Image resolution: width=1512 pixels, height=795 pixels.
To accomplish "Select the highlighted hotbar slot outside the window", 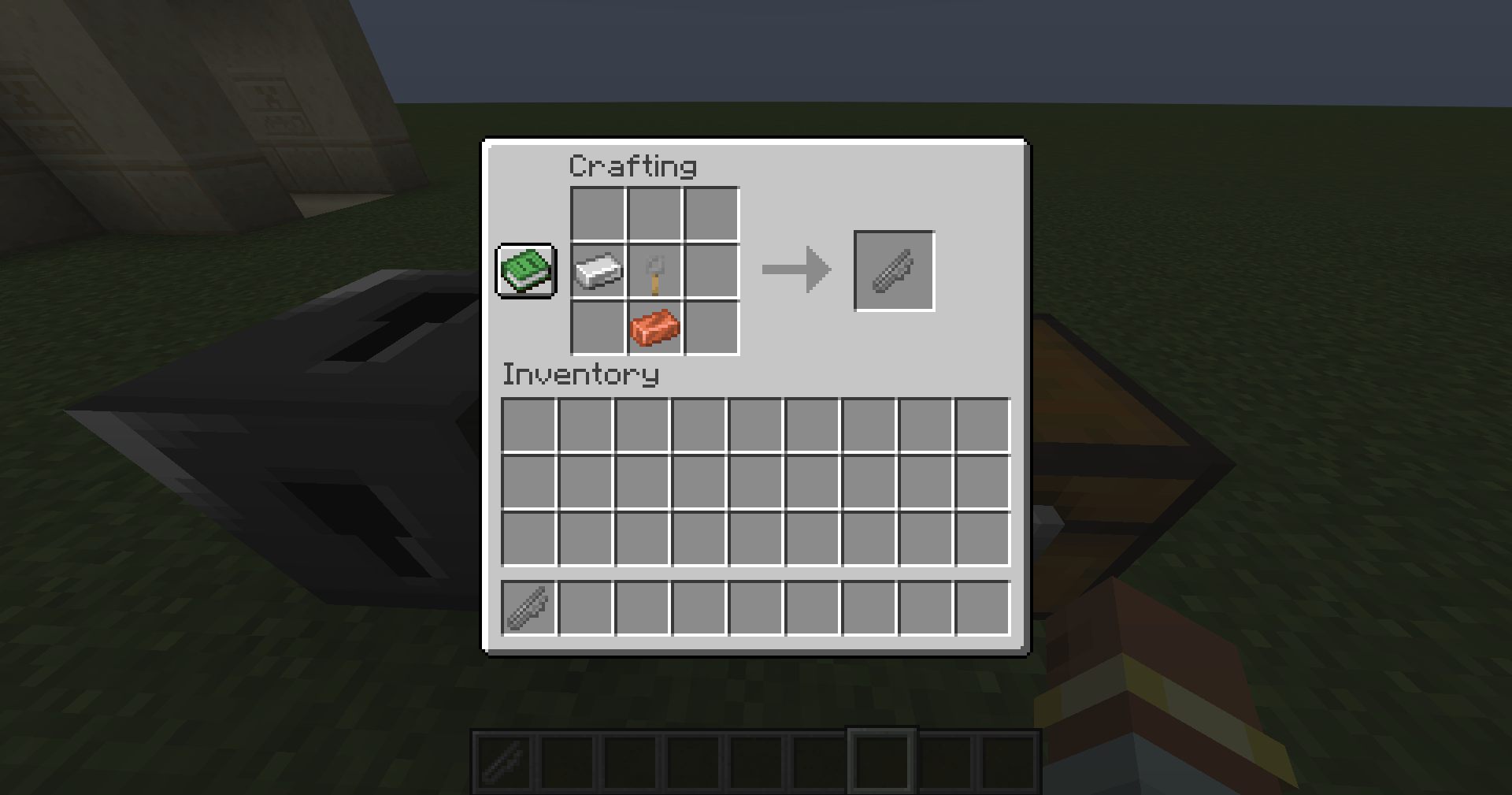I will (882, 761).
